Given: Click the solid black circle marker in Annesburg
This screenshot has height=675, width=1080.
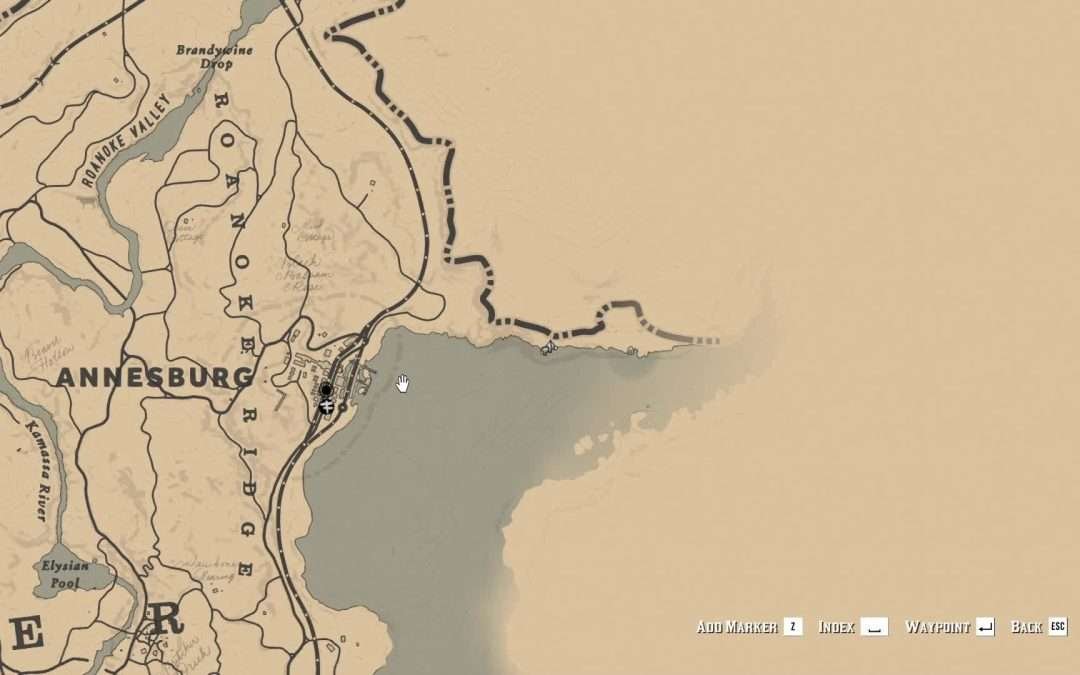Looking at the screenshot, I should click(325, 389).
